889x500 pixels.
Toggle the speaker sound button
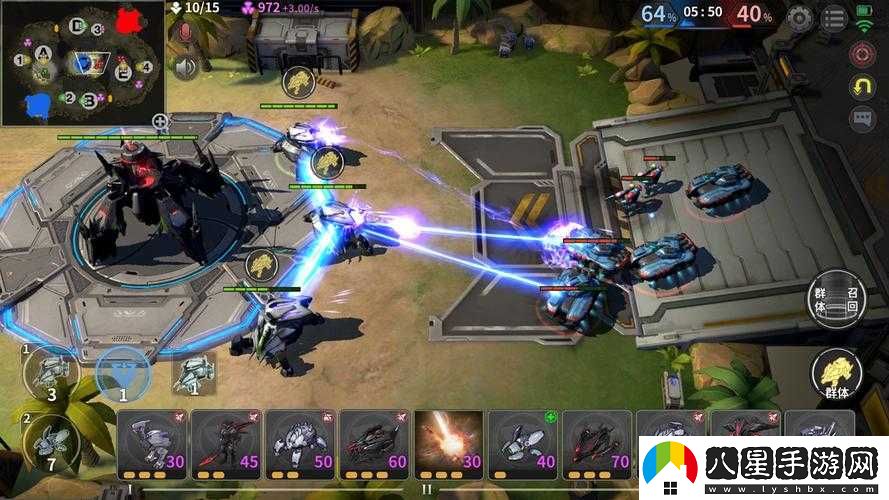(184, 67)
